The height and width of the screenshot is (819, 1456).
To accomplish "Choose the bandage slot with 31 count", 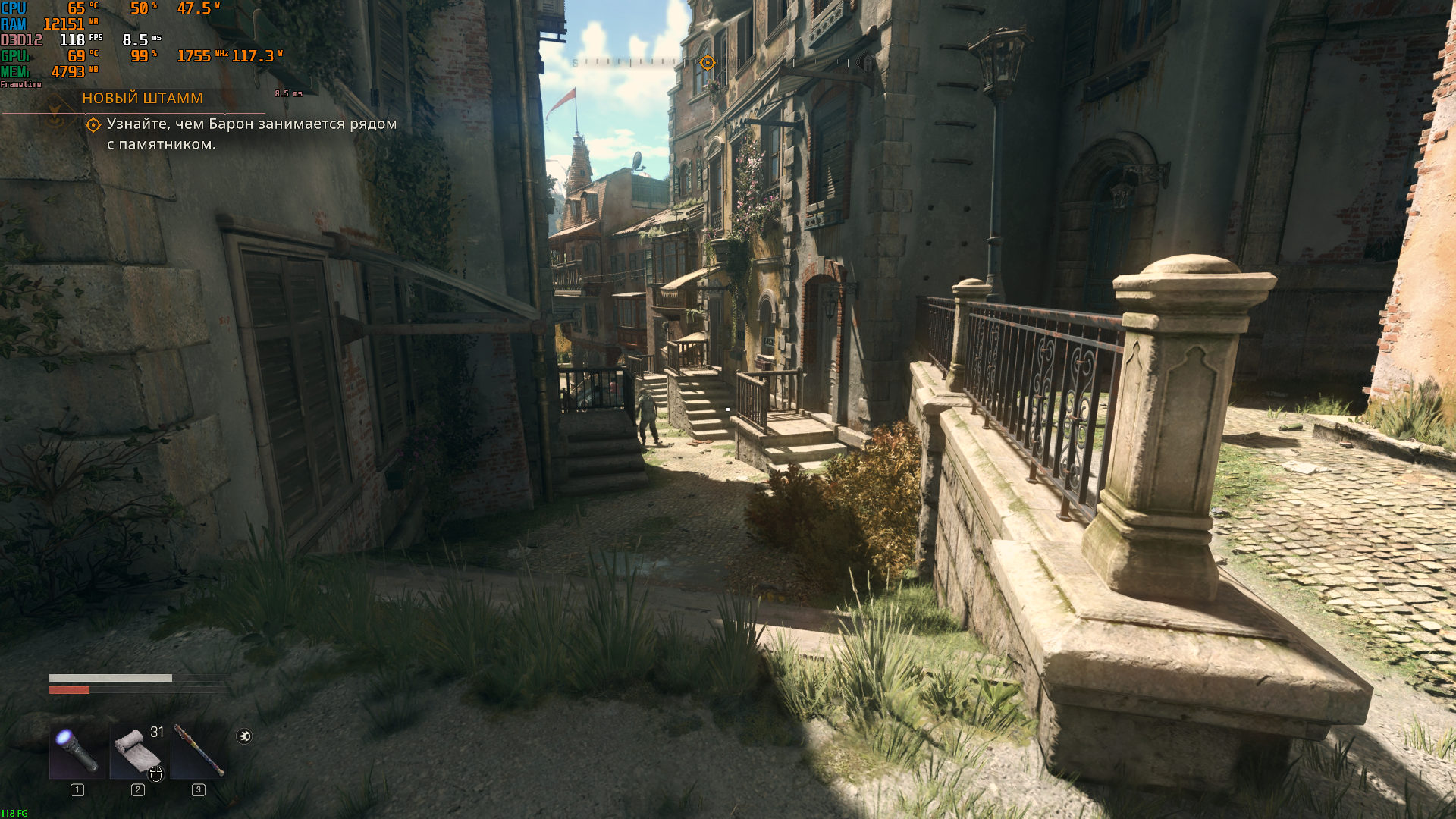I will [x=137, y=752].
